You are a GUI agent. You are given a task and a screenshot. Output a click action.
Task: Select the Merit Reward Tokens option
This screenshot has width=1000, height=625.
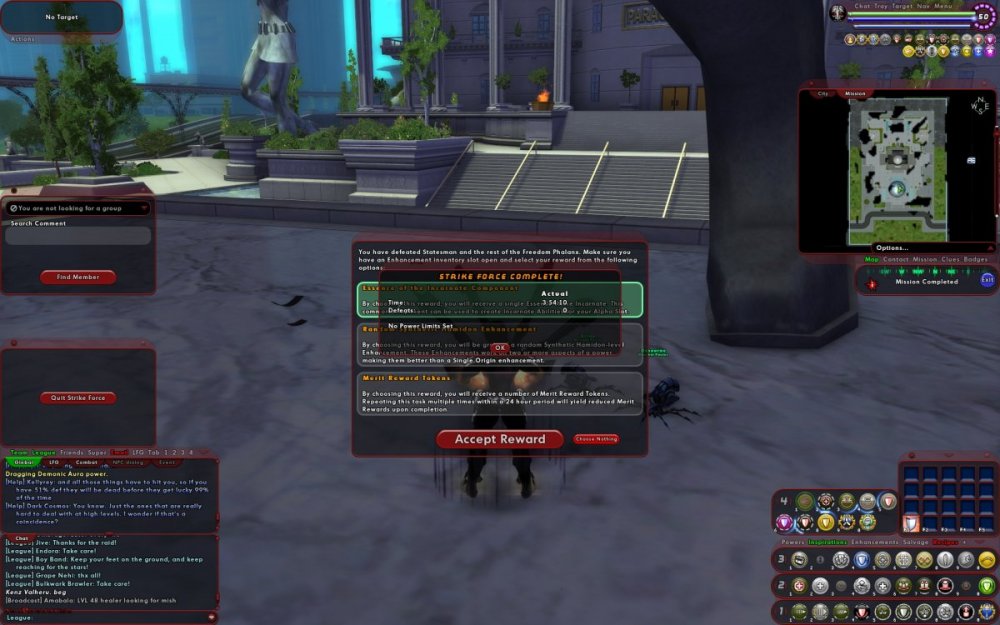tap(500, 394)
